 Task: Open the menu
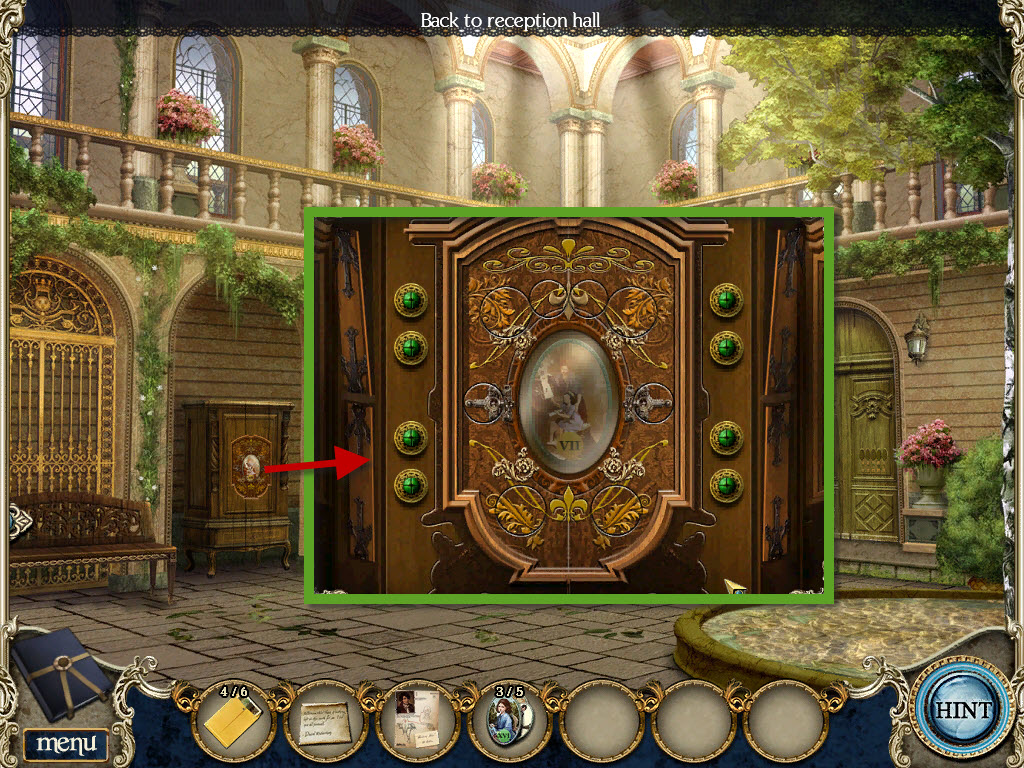66,743
